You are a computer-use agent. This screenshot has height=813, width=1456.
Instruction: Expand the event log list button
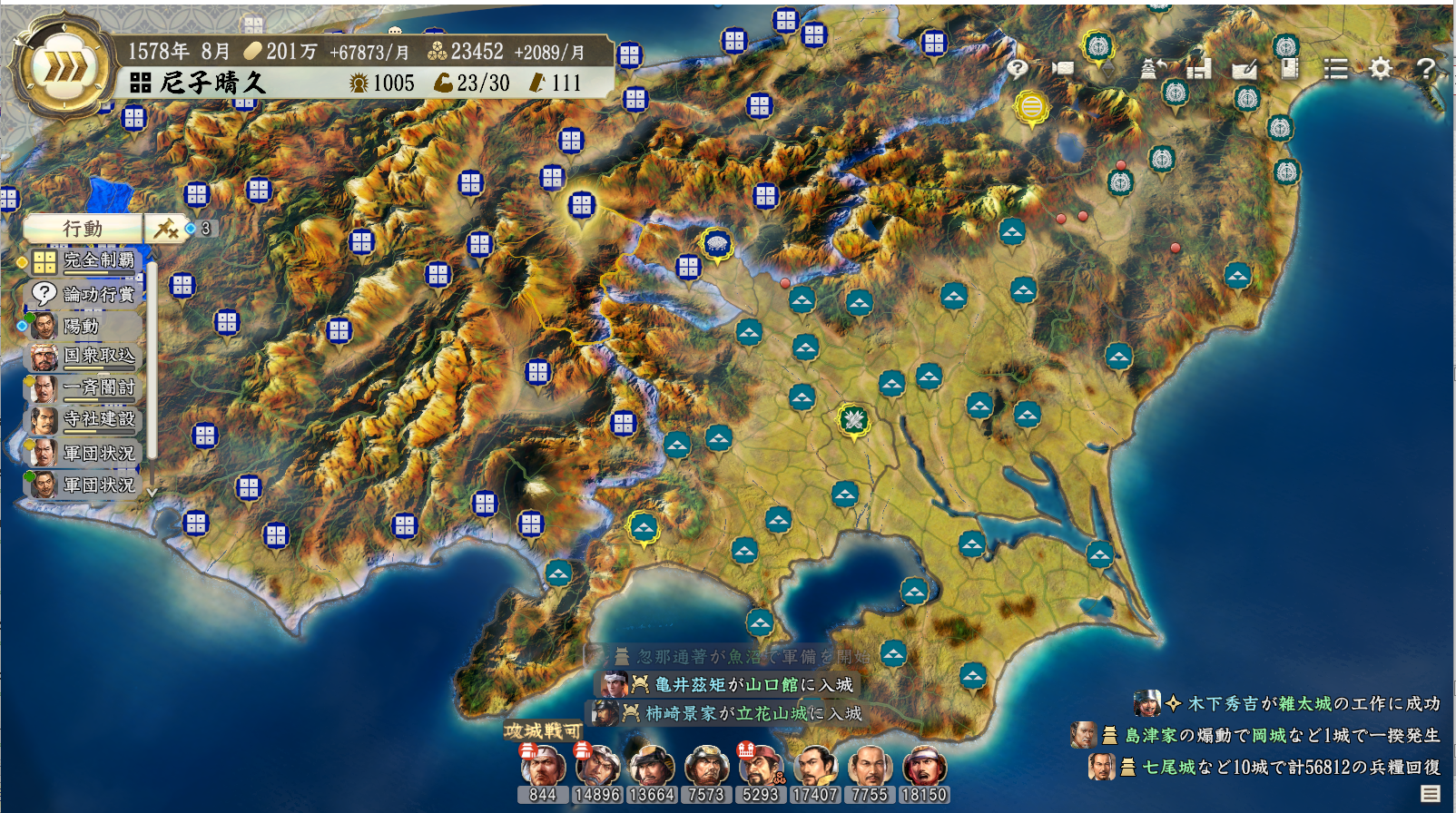[1431, 794]
